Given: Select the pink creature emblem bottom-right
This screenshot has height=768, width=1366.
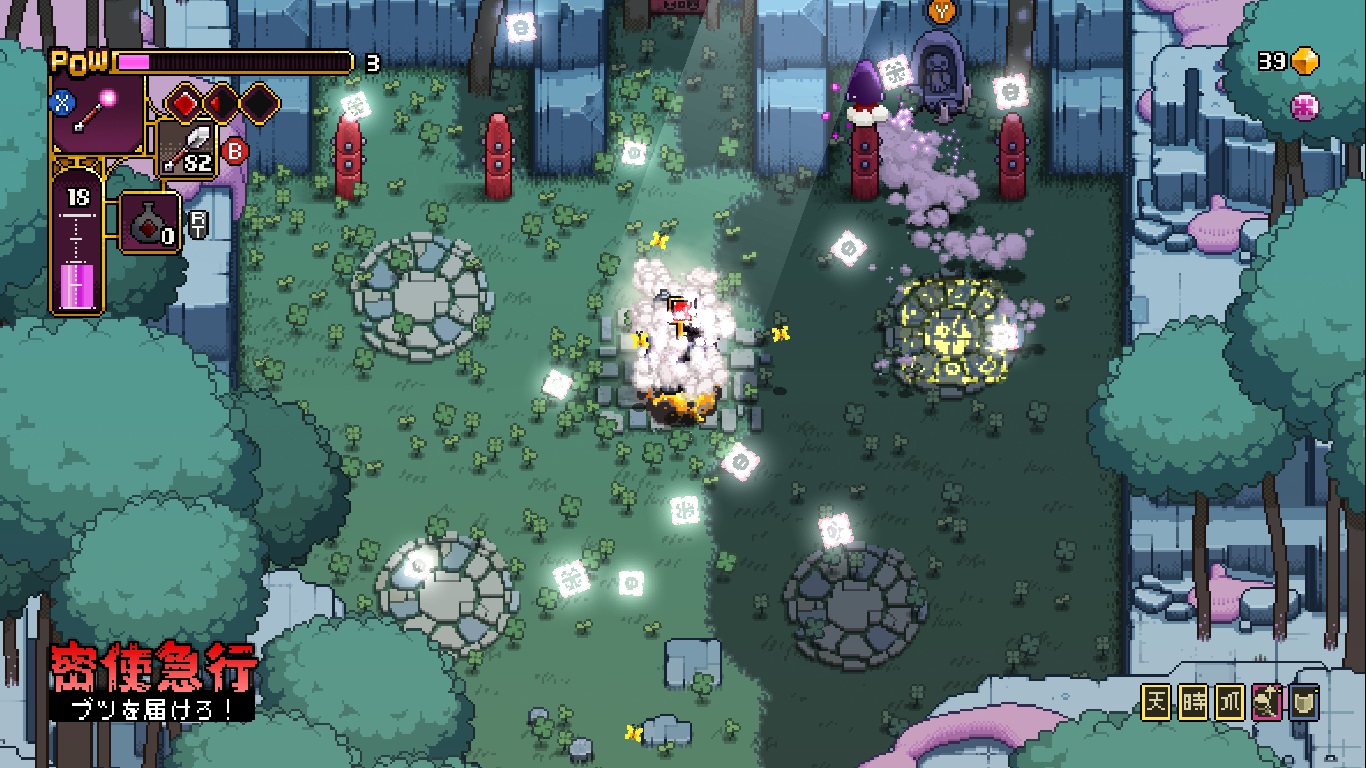Looking at the screenshot, I should [x=1266, y=702].
